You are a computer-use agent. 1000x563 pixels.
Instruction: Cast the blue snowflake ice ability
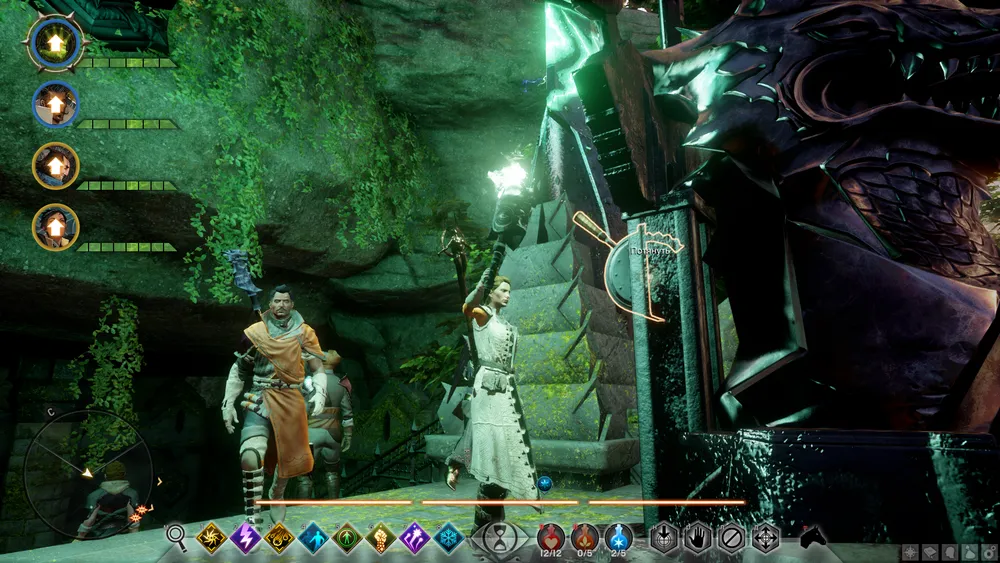[449, 538]
